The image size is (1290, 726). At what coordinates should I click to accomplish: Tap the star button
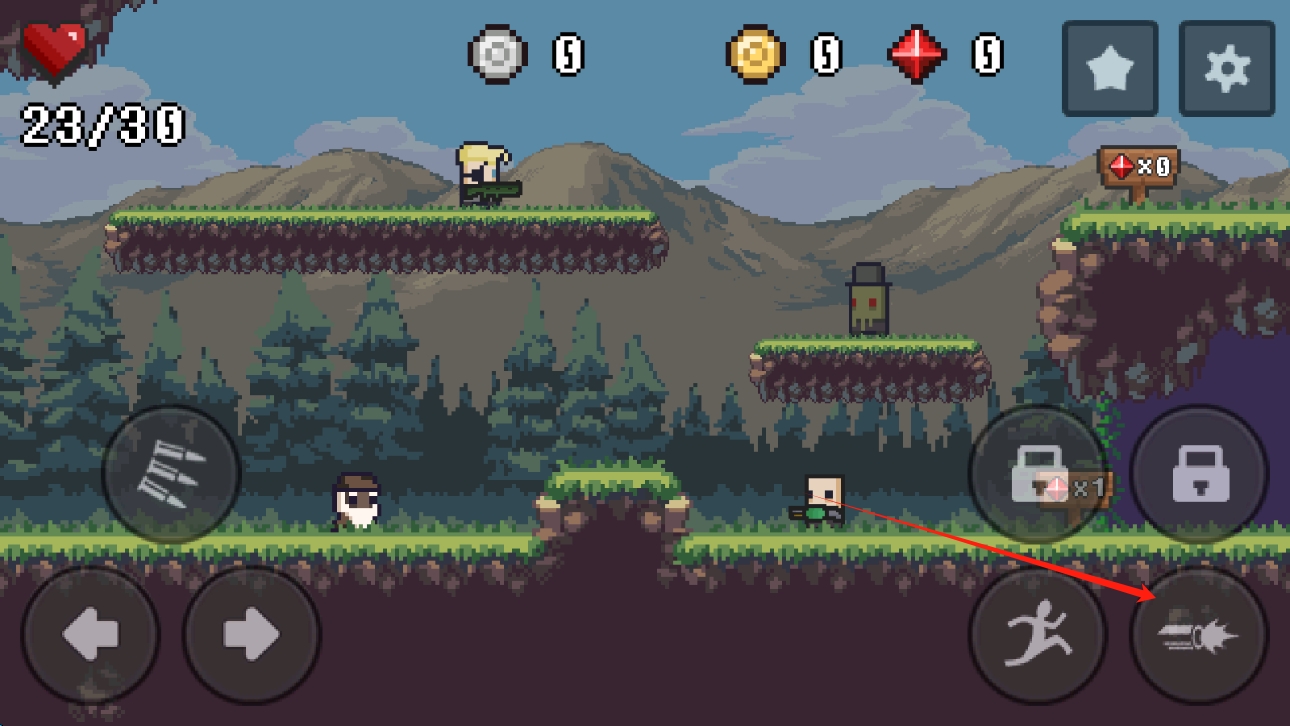coord(1110,68)
